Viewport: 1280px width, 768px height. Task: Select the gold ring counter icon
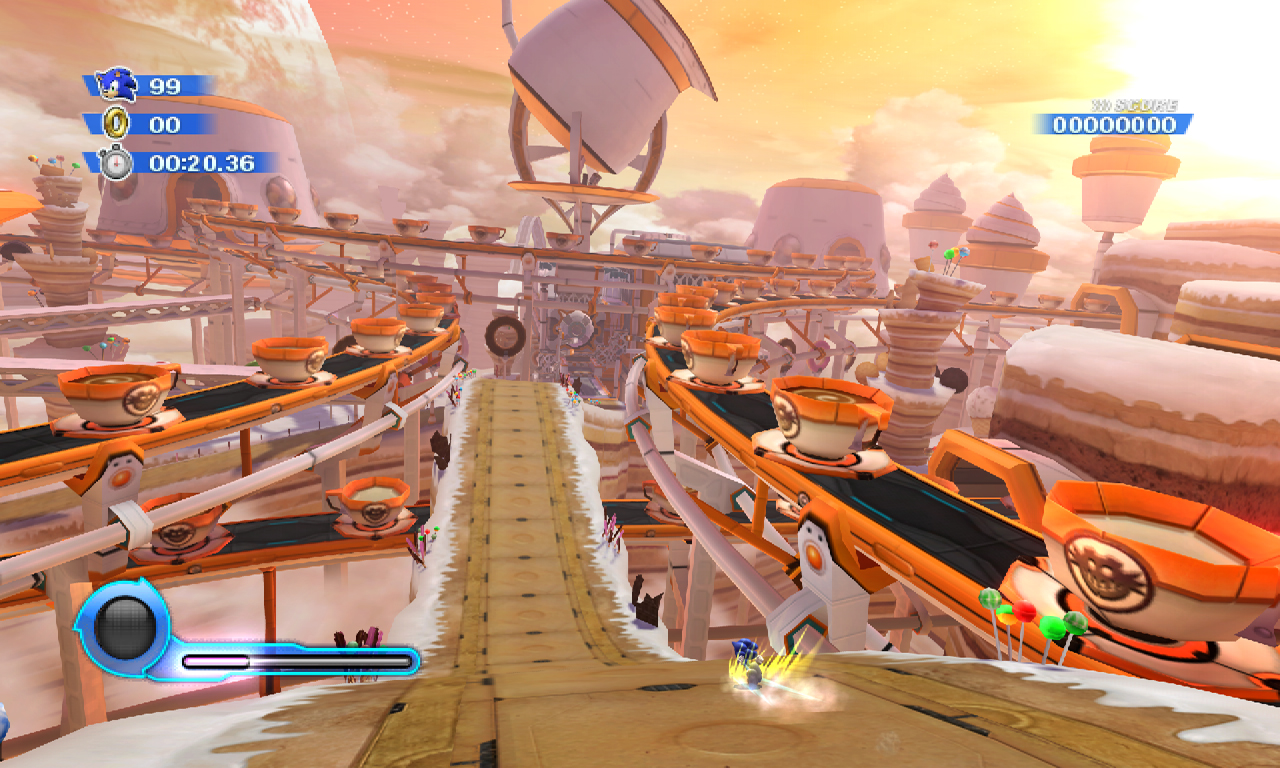click(x=116, y=124)
